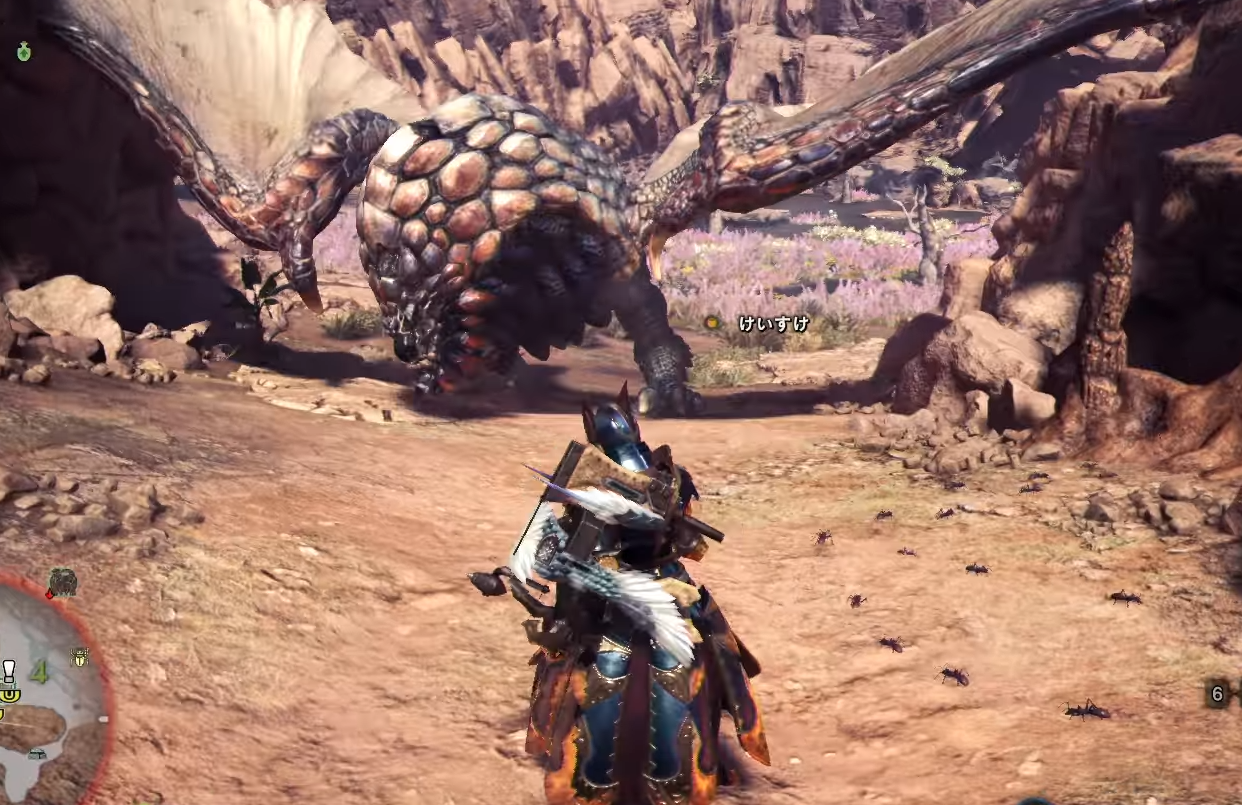Select the camp tent marker on minimap
The width and height of the screenshot is (1242, 805).
point(37,753)
